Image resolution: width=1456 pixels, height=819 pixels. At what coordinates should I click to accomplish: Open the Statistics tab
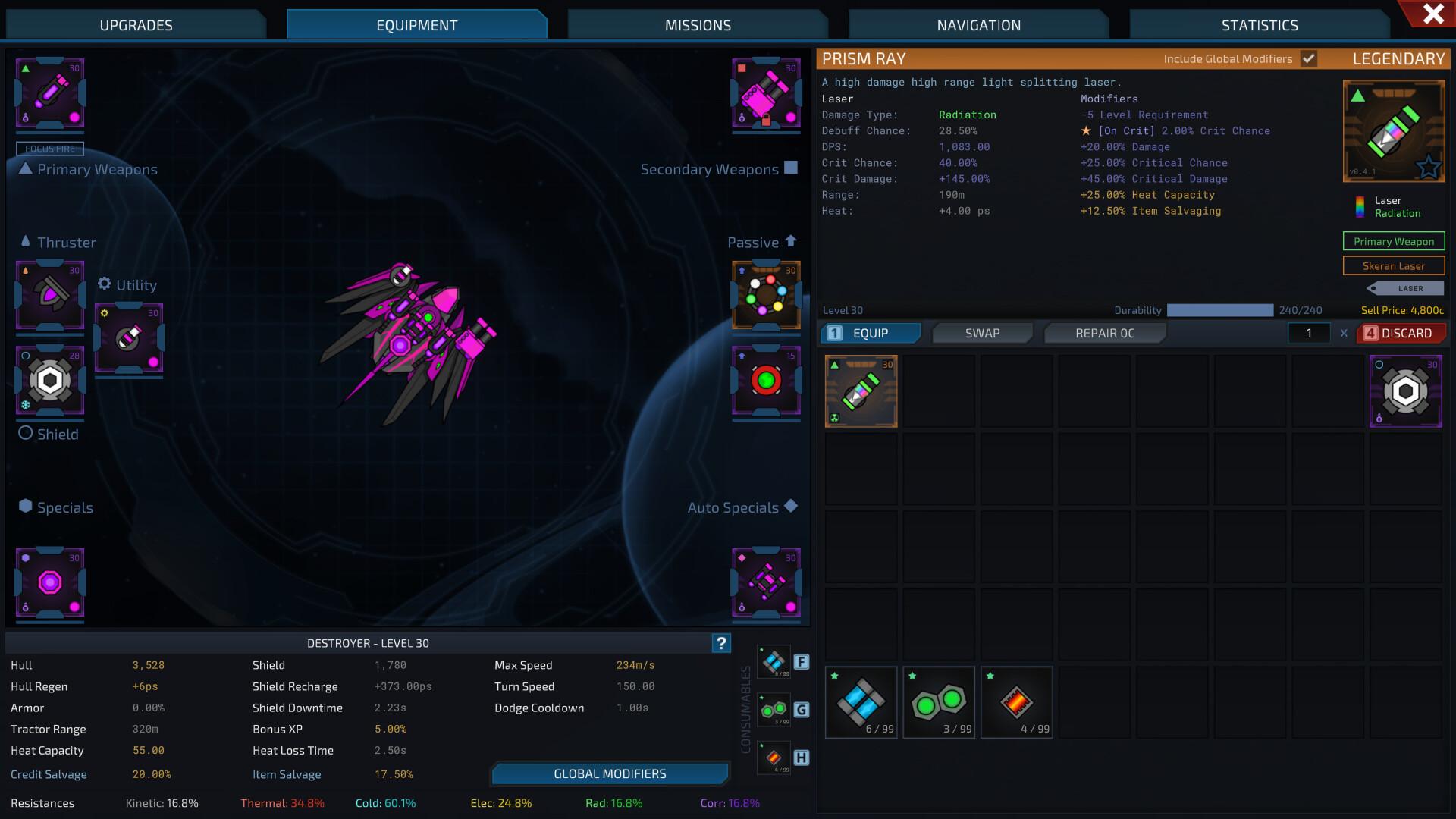point(1259,24)
